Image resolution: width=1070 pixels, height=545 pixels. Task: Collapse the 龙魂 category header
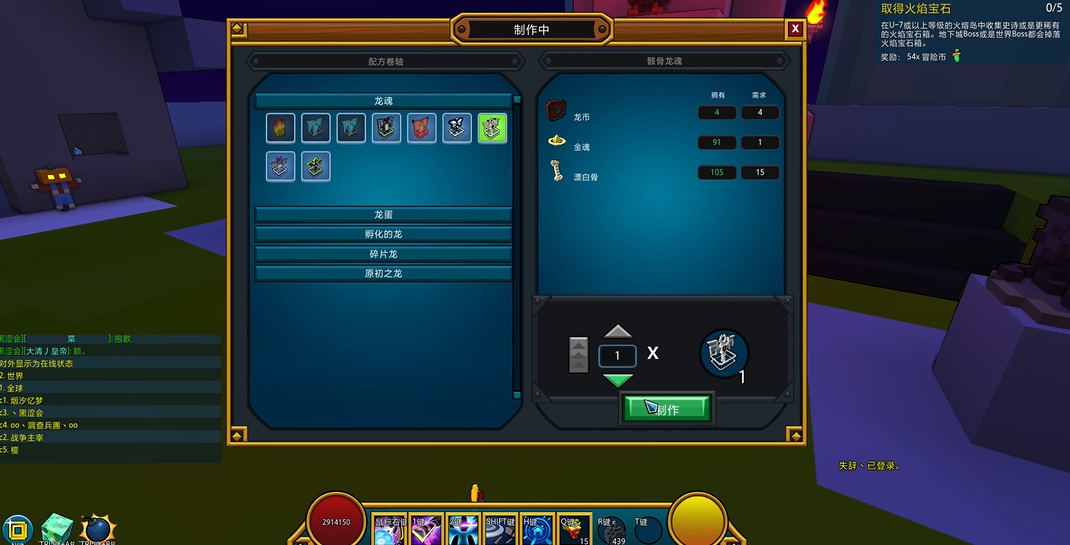384,101
